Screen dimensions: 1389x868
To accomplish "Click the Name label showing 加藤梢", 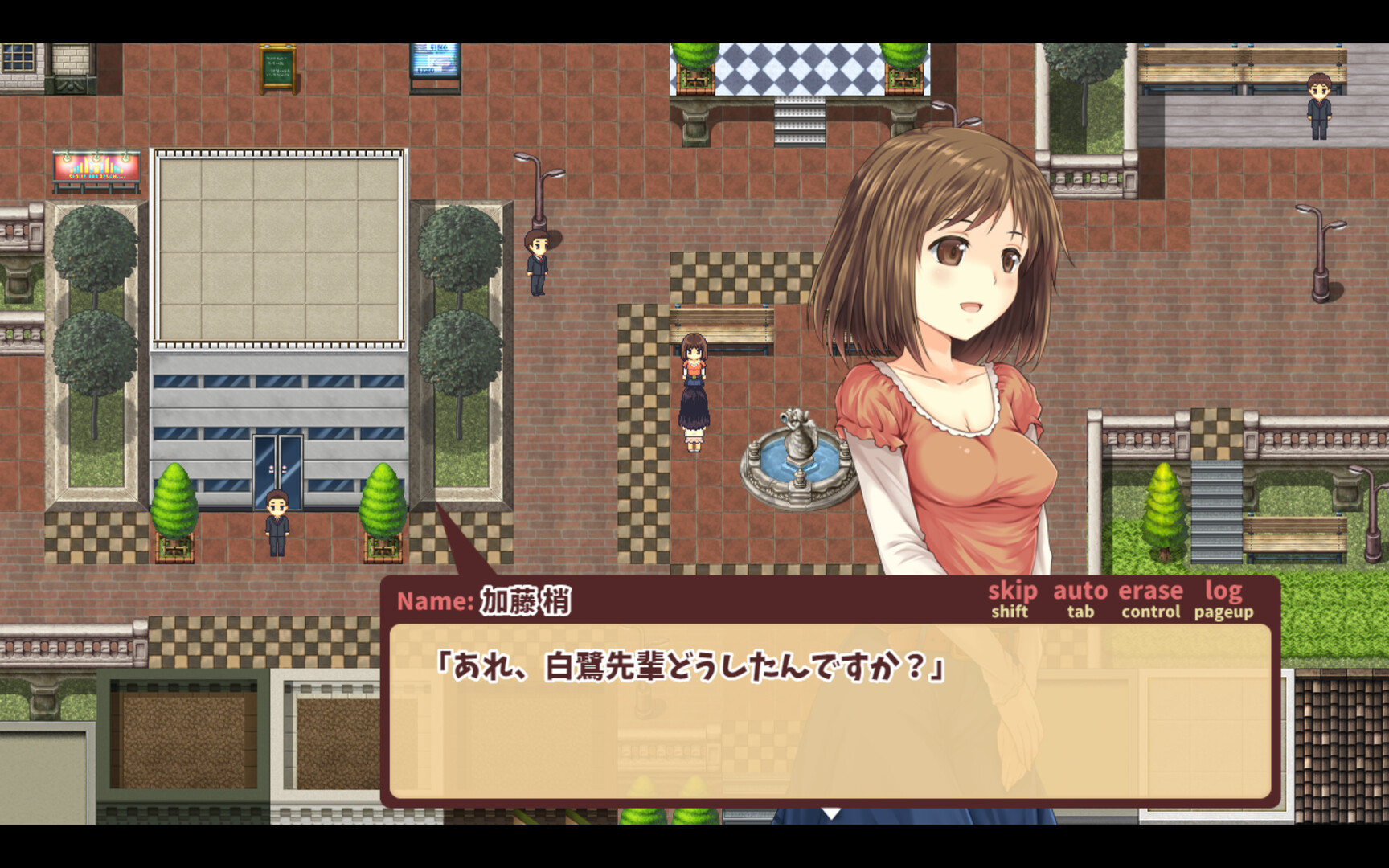I will coord(482,599).
